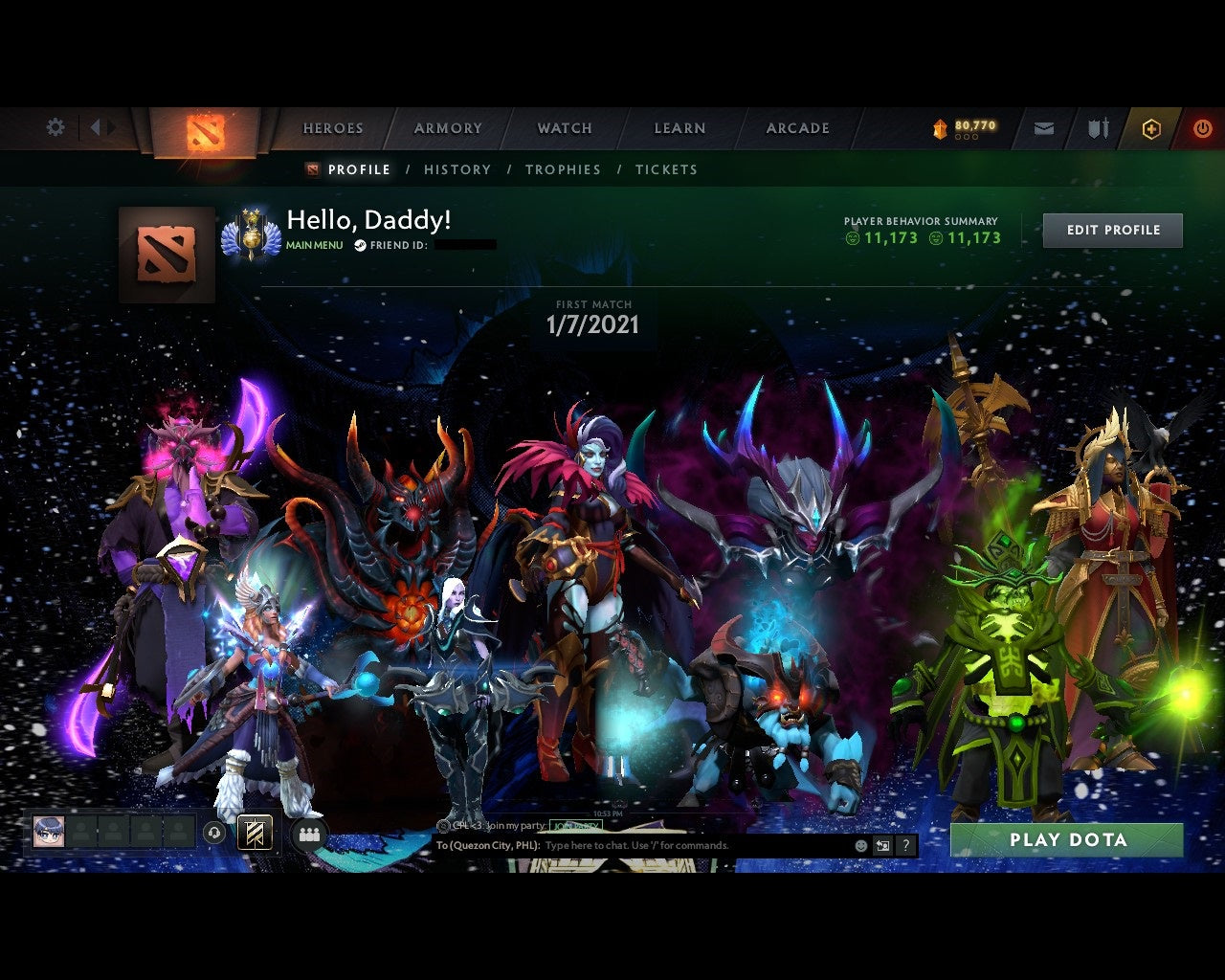Open the Dota 2 home logo menu
The height and width of the screenshot is (980, 1225).
[204, 132]
